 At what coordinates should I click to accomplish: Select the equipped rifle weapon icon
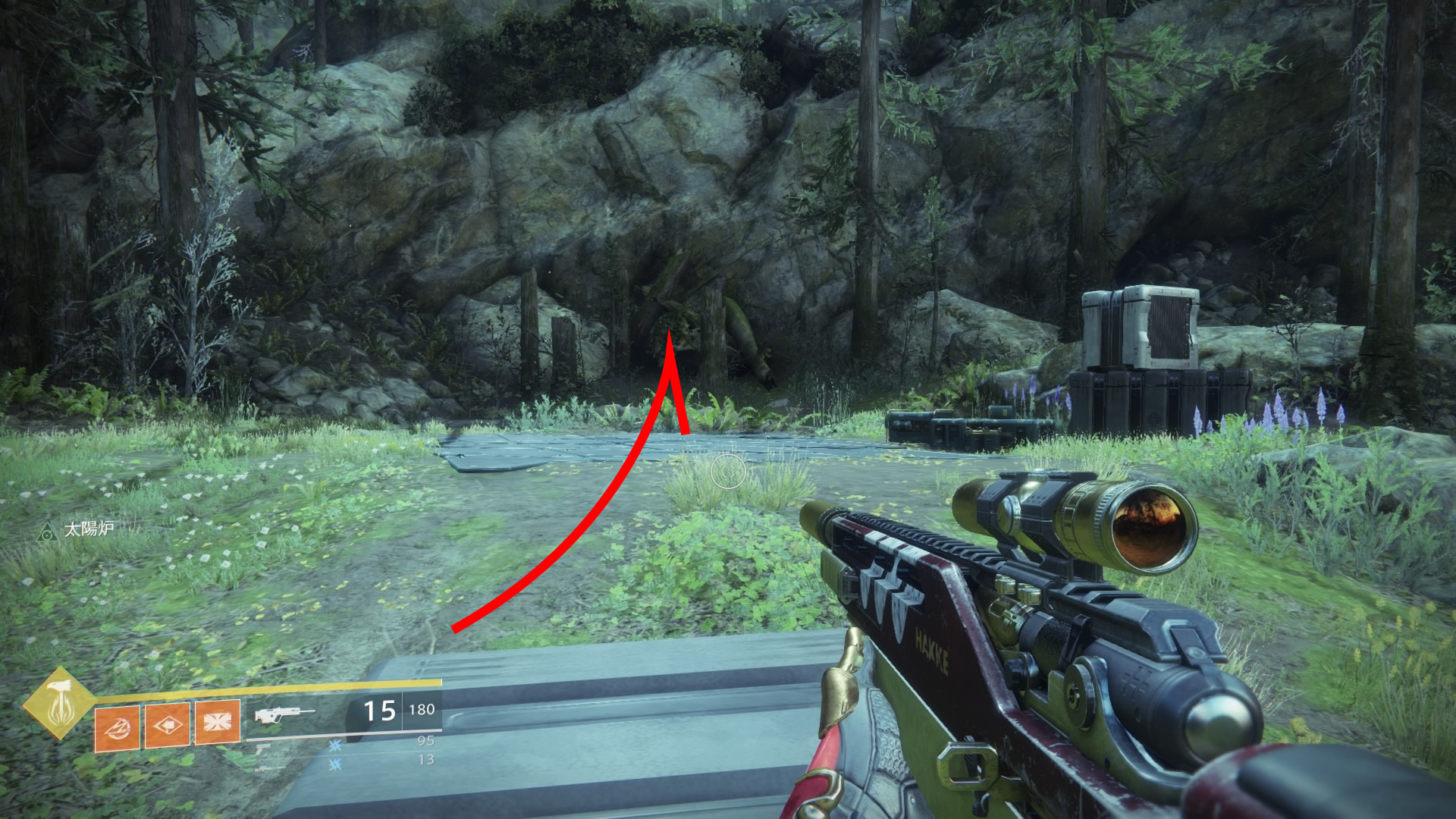click(284, 714)
